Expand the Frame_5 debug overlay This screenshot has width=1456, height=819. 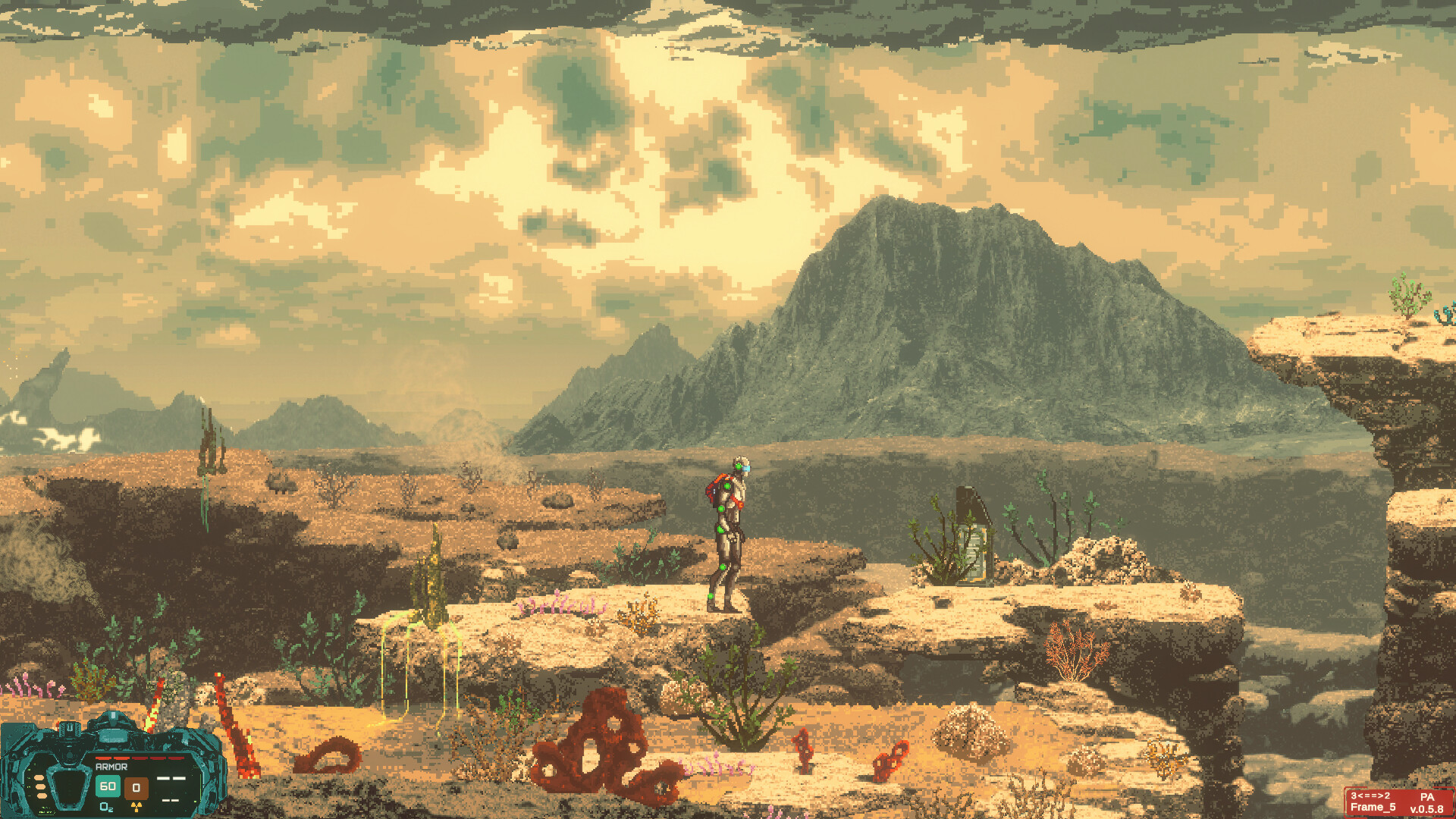[x=1373, y=808]
